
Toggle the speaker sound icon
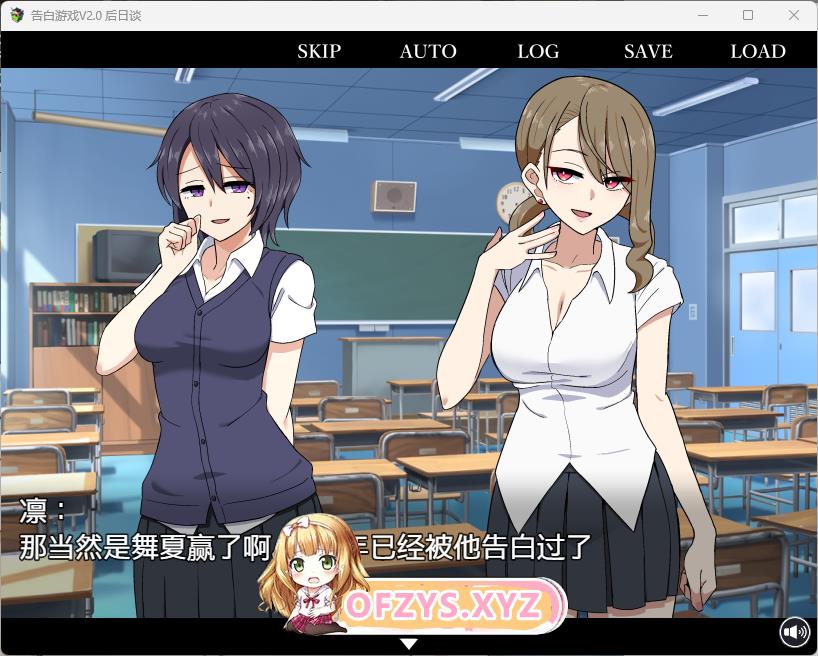click(x=795, y=632)
